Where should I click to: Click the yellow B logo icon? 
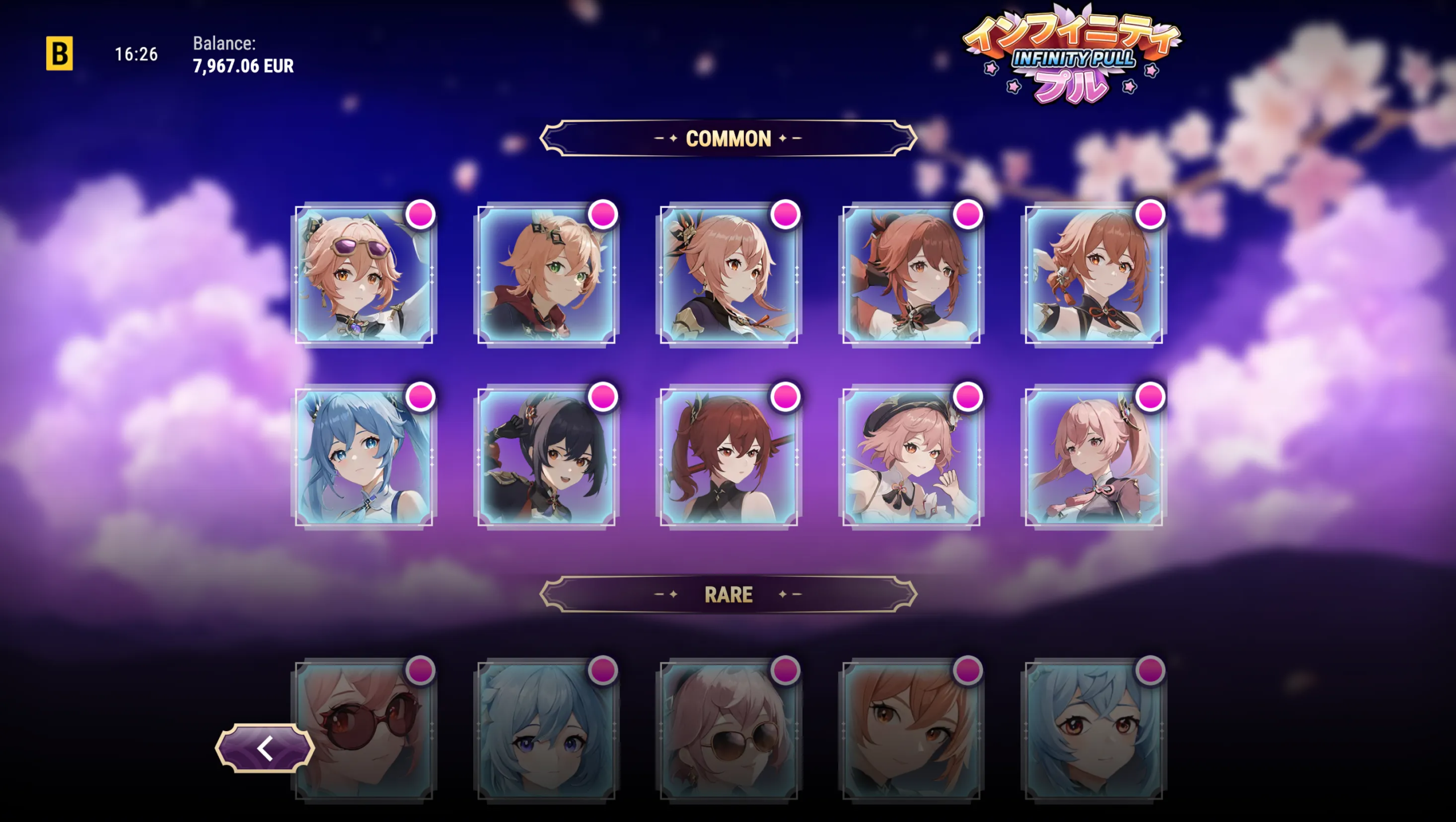[59, 53]
